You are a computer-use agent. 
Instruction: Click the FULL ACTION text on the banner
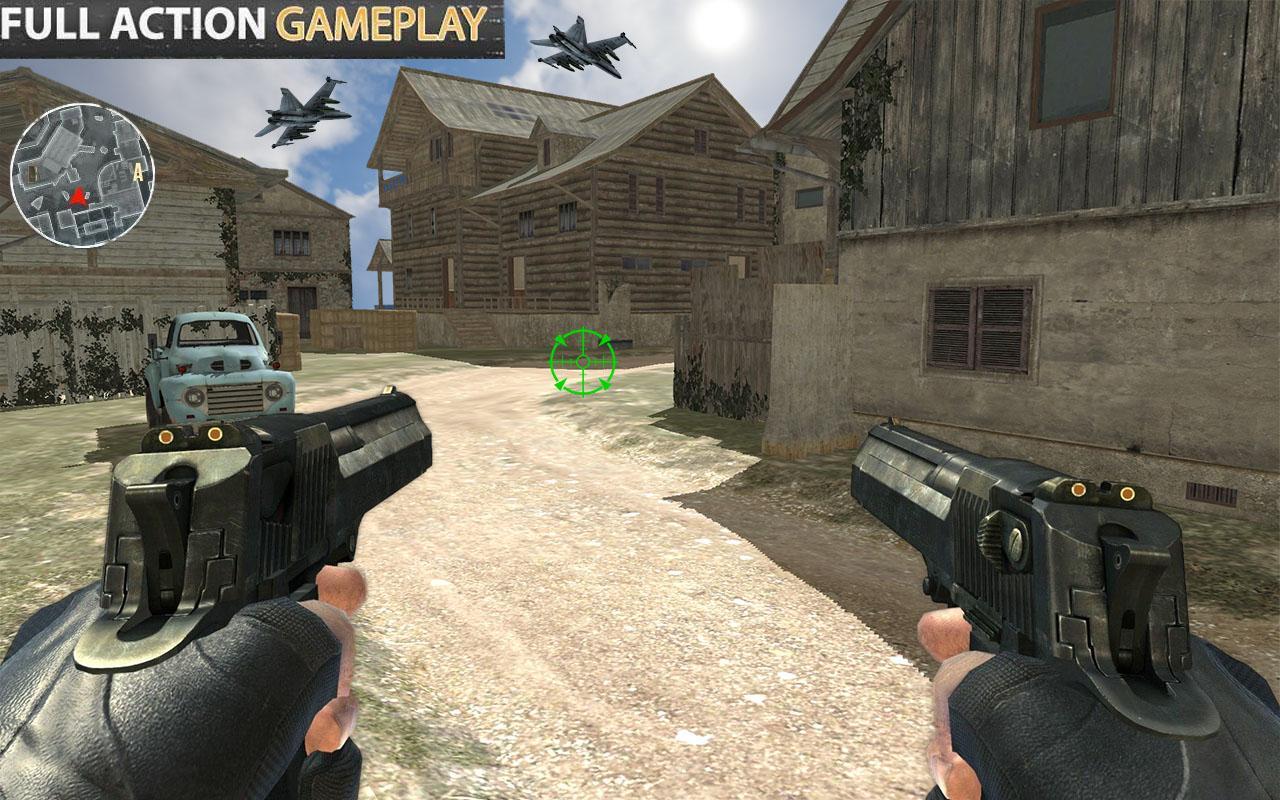[135, 18]
